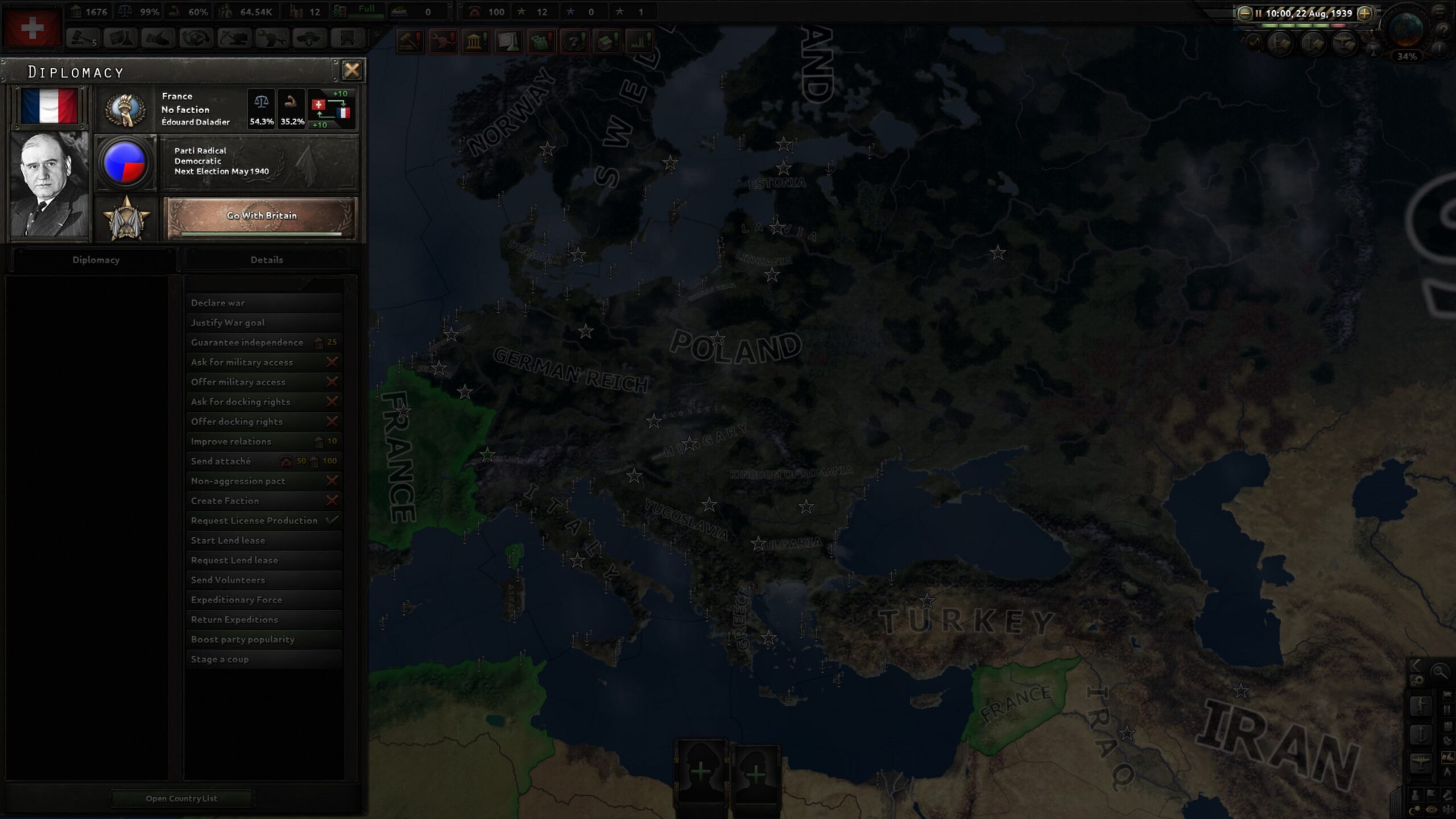Screen dimensions: 1456x819
Task: Decrease game speed with minus button
Action: pyautogui.click(x=1244, y=13)
